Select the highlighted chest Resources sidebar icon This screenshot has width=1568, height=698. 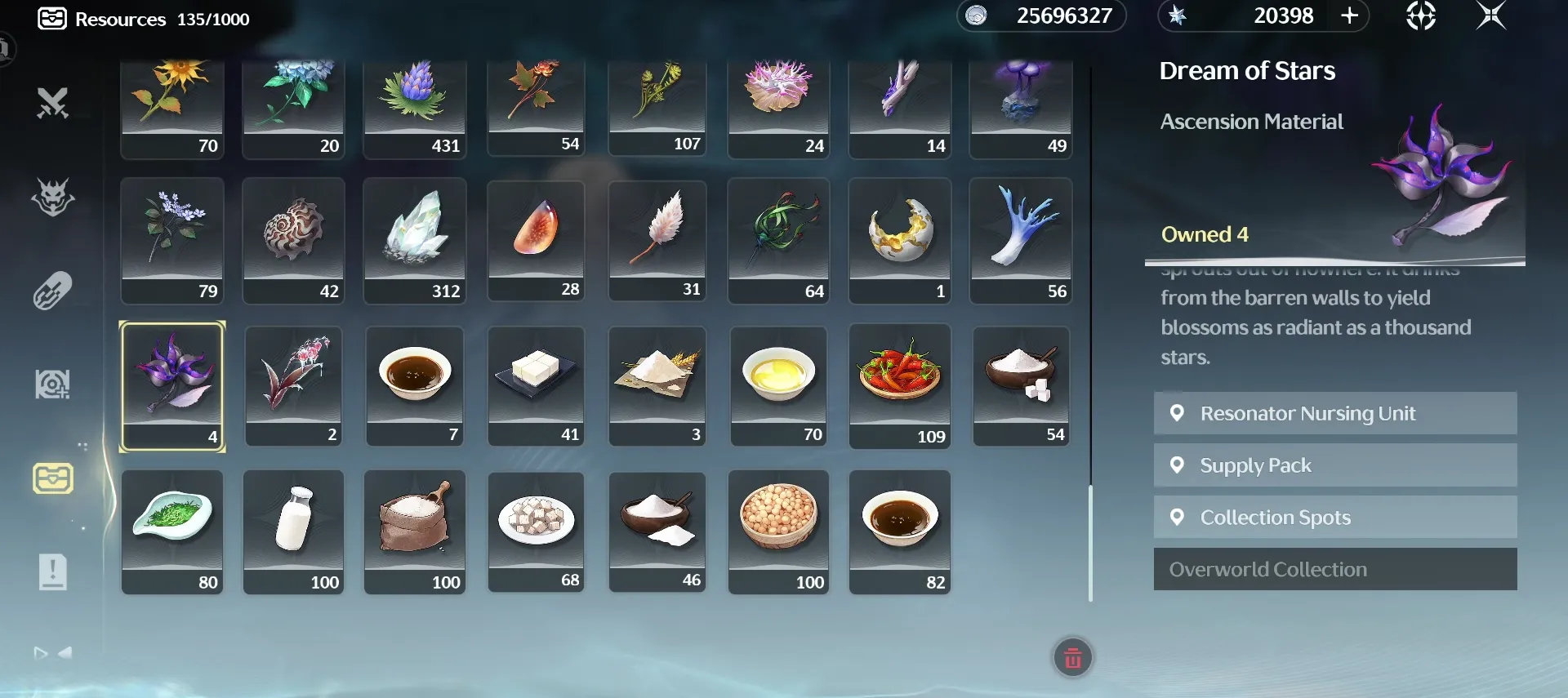pos(51,478)
